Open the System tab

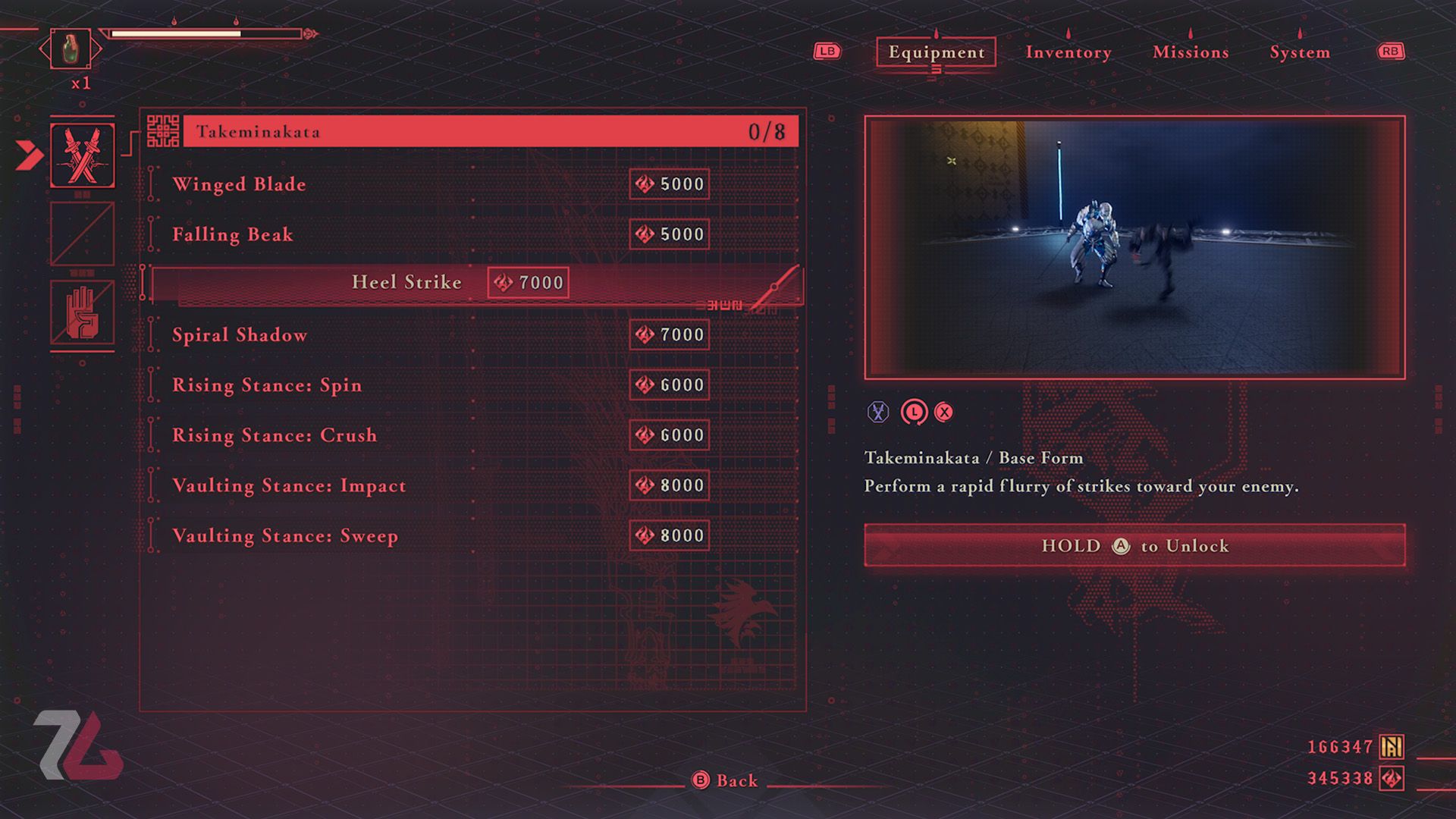1299,52
